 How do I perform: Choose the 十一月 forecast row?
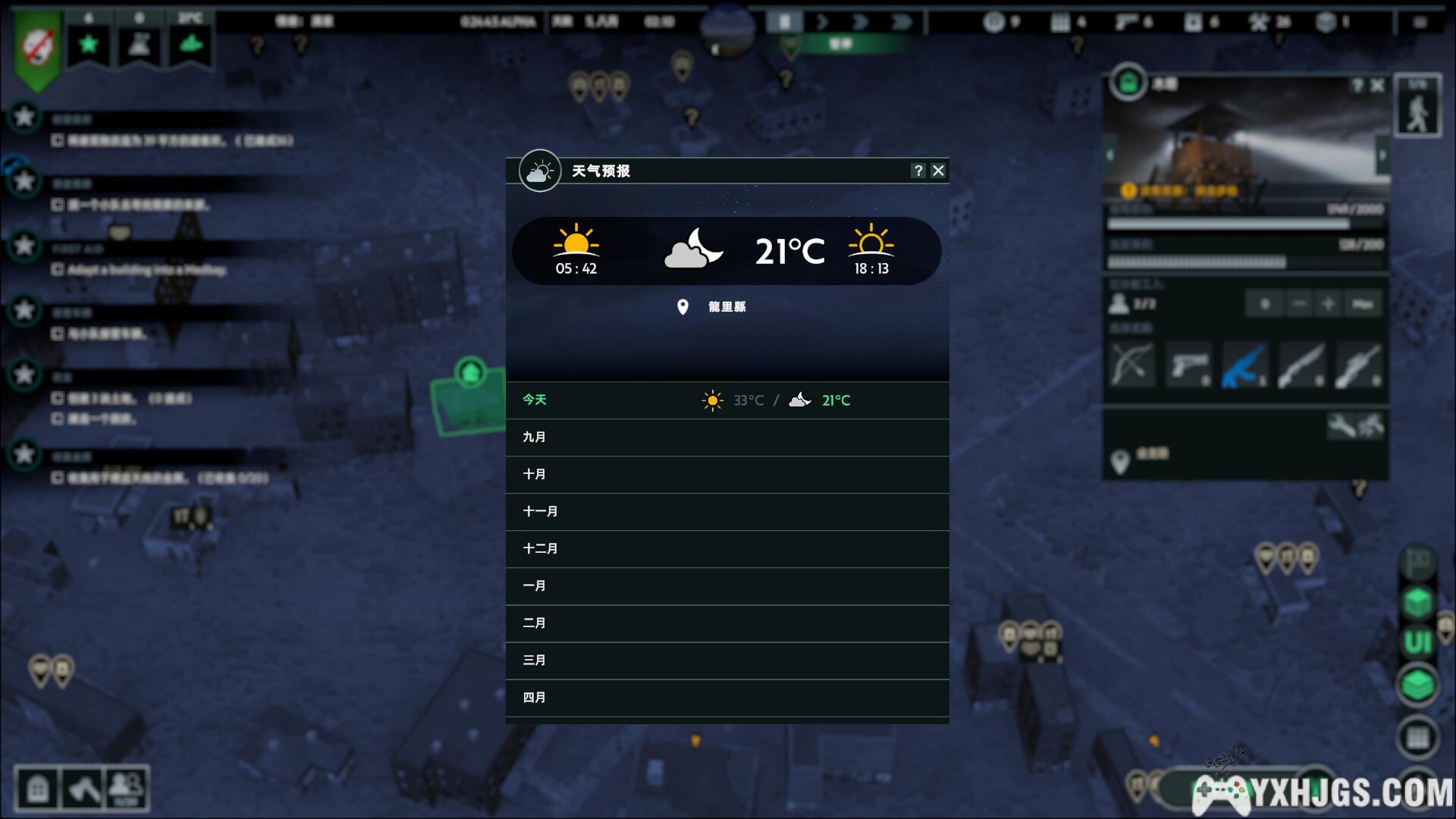[x=726, y=512]
